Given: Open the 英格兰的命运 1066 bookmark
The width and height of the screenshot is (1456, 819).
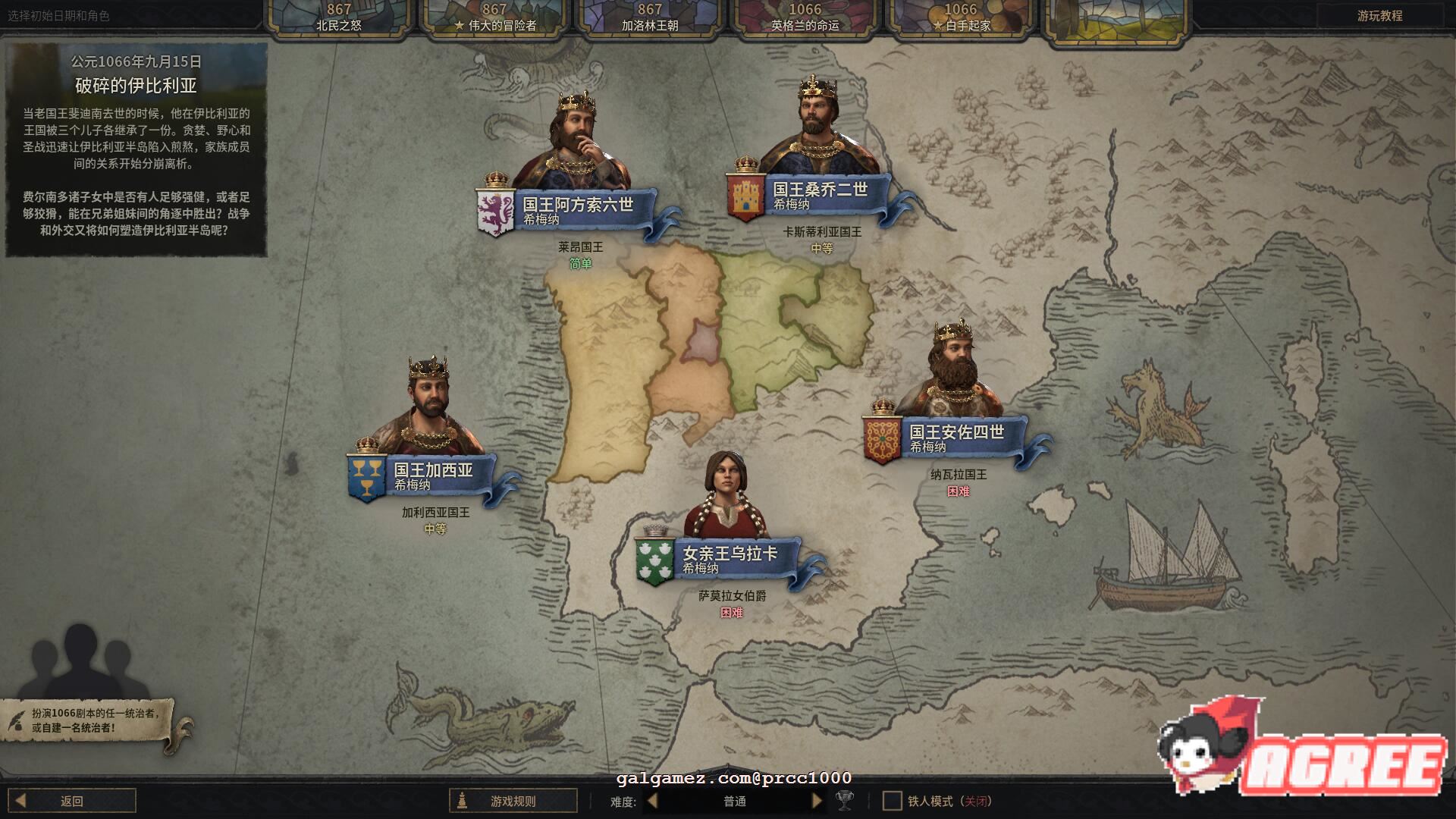Looking at the screenshot, I should 805,17.
